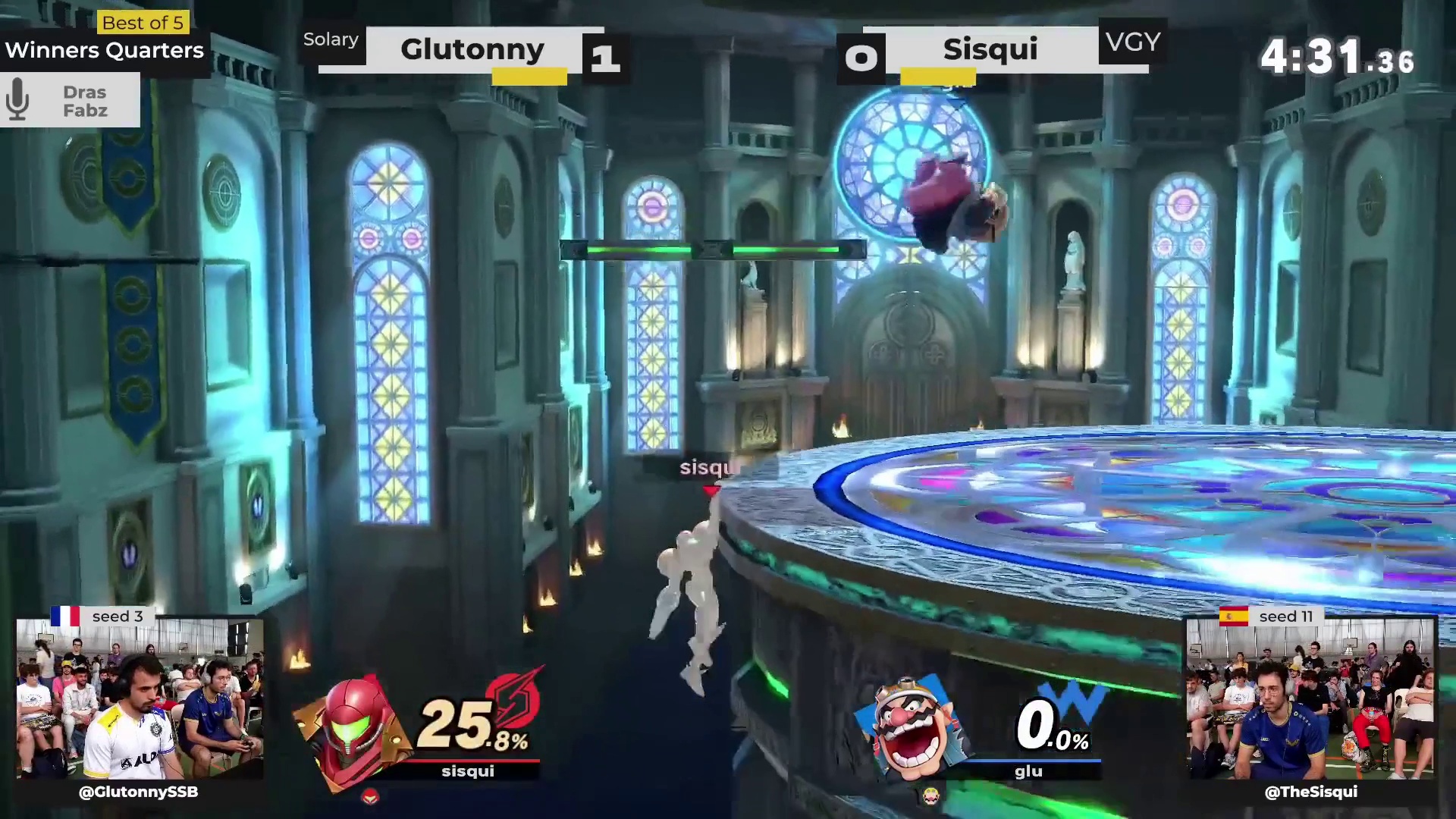Select the Sisqui name banner
This screenshot has width=1456, height=819.
click(x=990, y=49)
